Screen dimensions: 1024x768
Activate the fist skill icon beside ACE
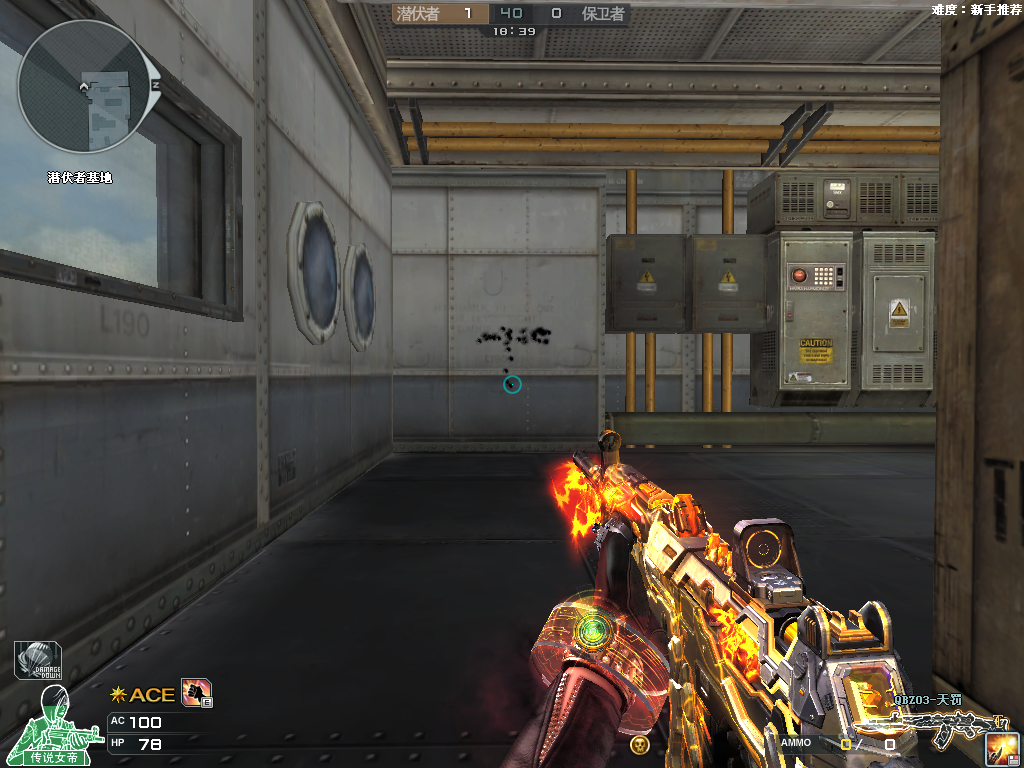click(195, 692)
